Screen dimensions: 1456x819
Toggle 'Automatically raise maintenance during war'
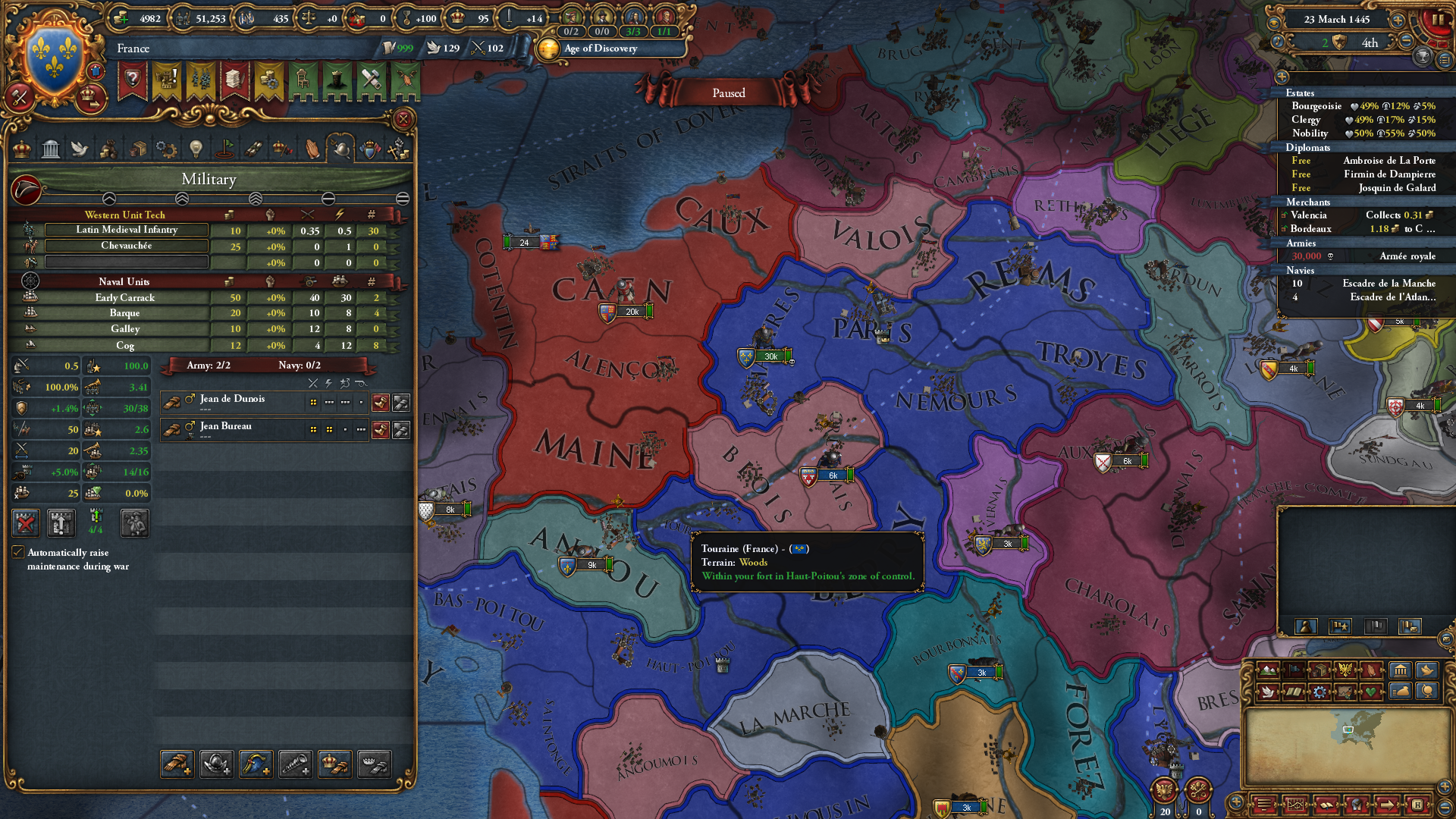point(17,553)
